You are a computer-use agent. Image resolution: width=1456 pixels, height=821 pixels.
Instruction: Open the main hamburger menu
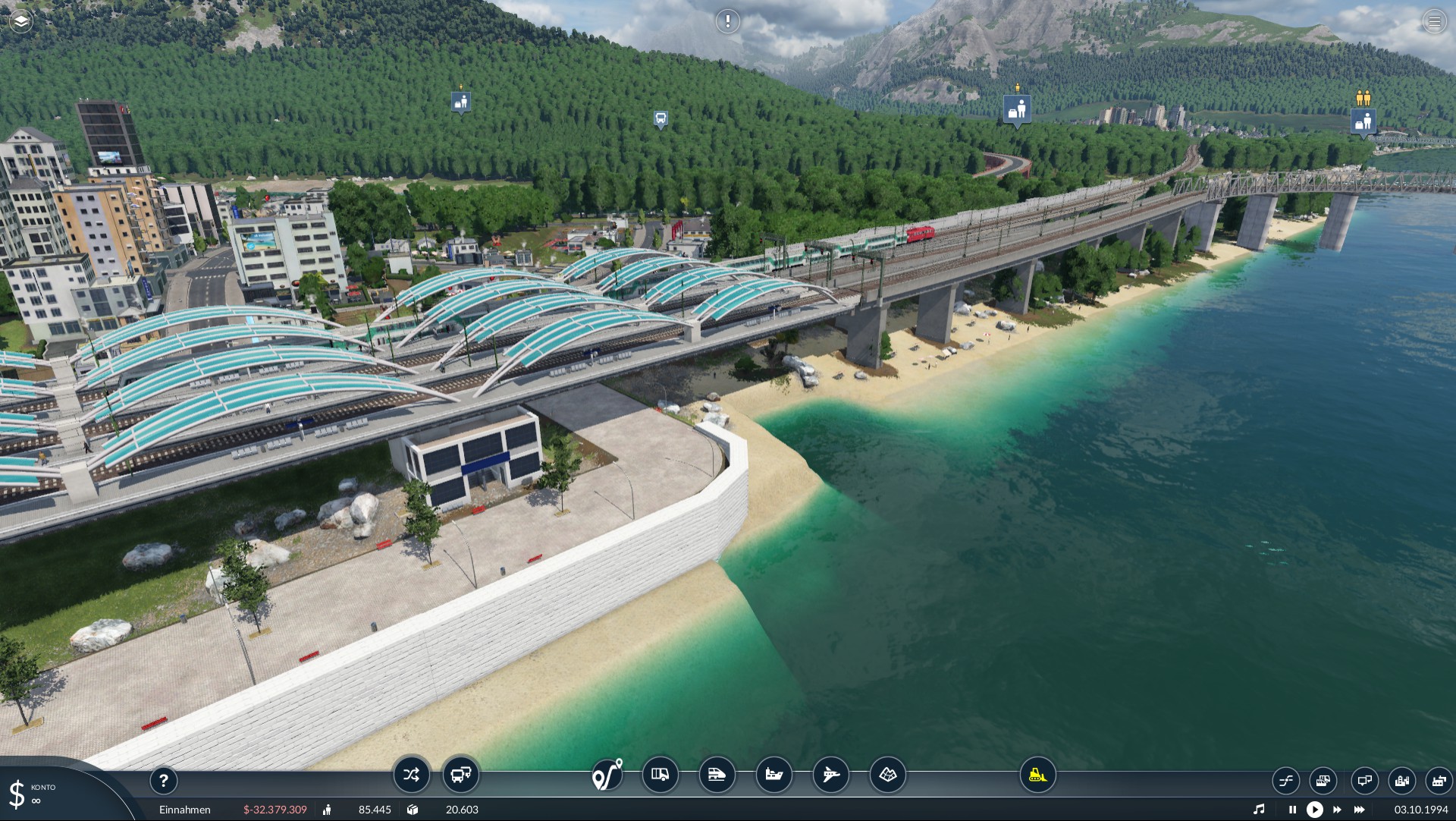[1434, 21]
